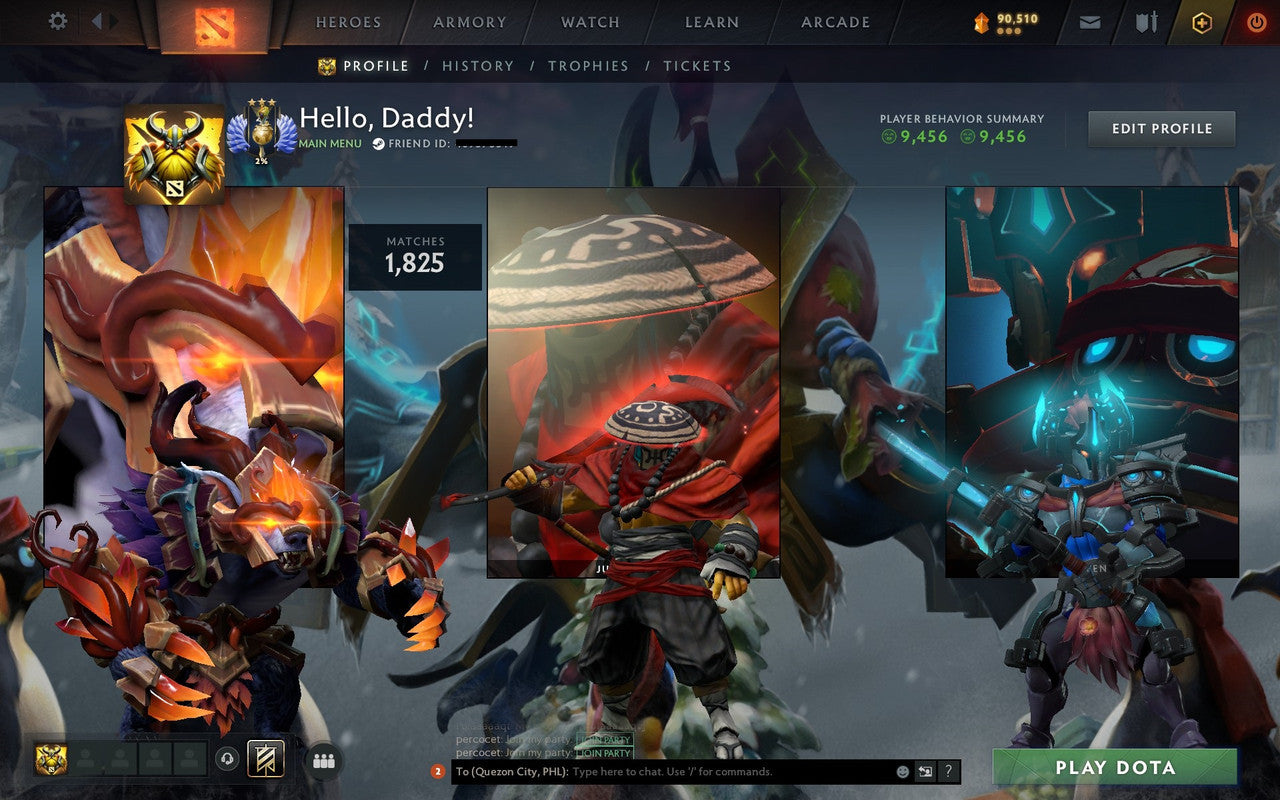Click the chat help question mark icon
The image size is (1280, 800).
(x=948, y=771)
